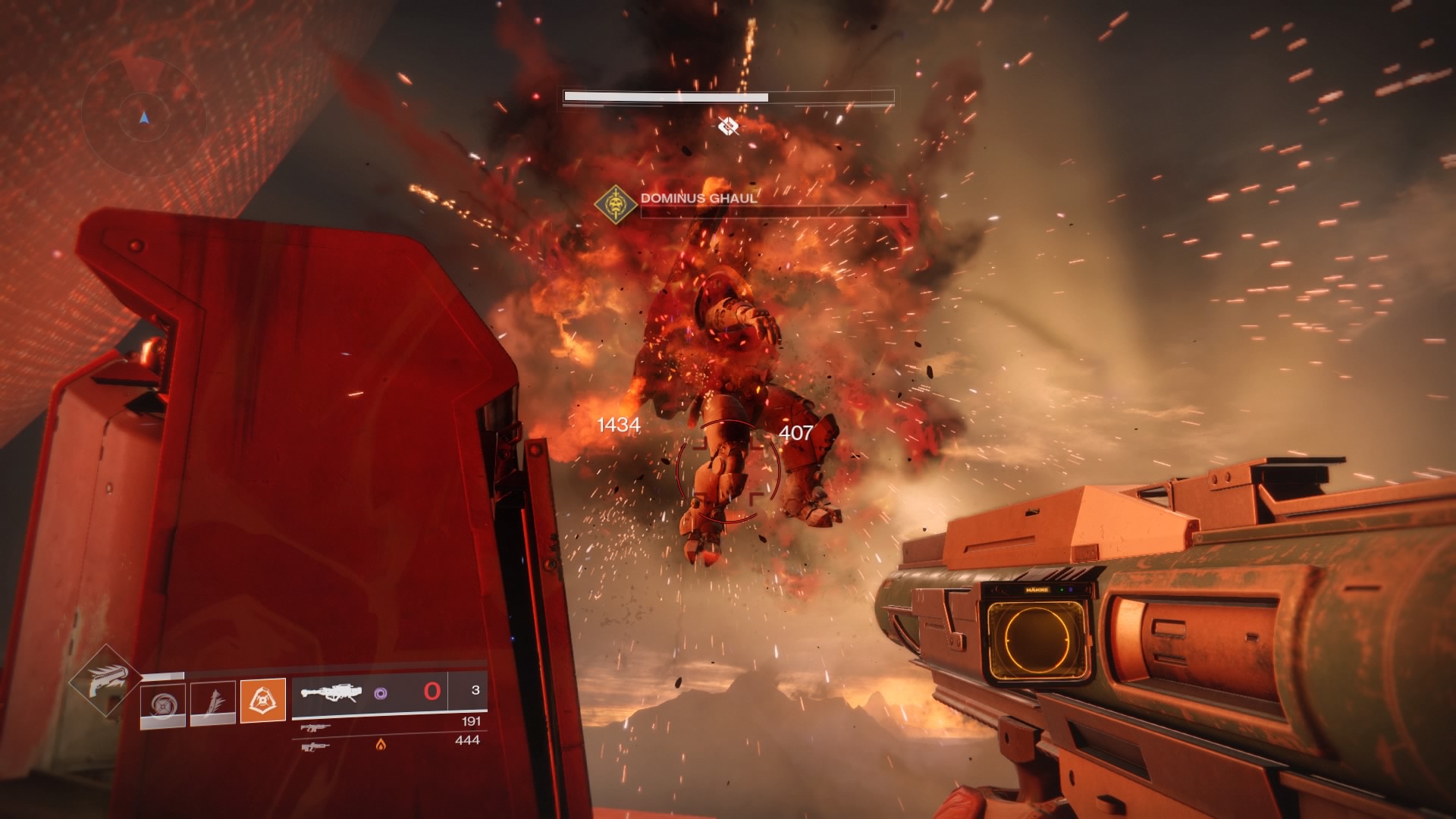This screenshot has height=819, width=1456.
Task: Select the grenade ability icon
Action: tap(163, 704)
